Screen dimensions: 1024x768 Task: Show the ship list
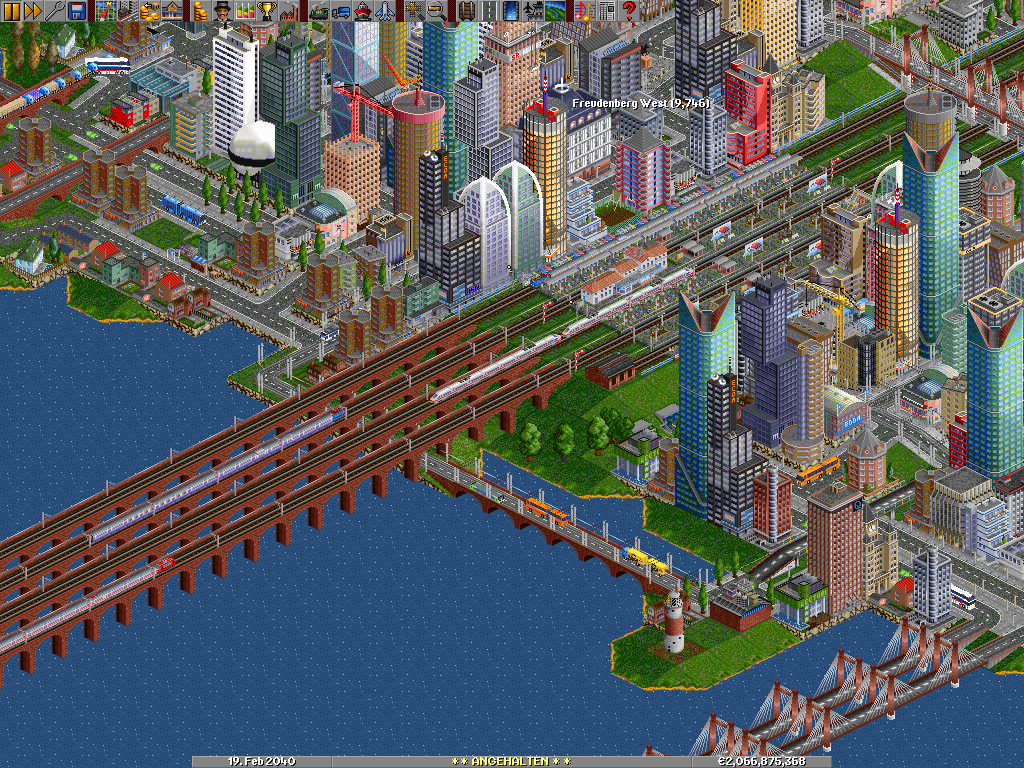tap(362, 11)
